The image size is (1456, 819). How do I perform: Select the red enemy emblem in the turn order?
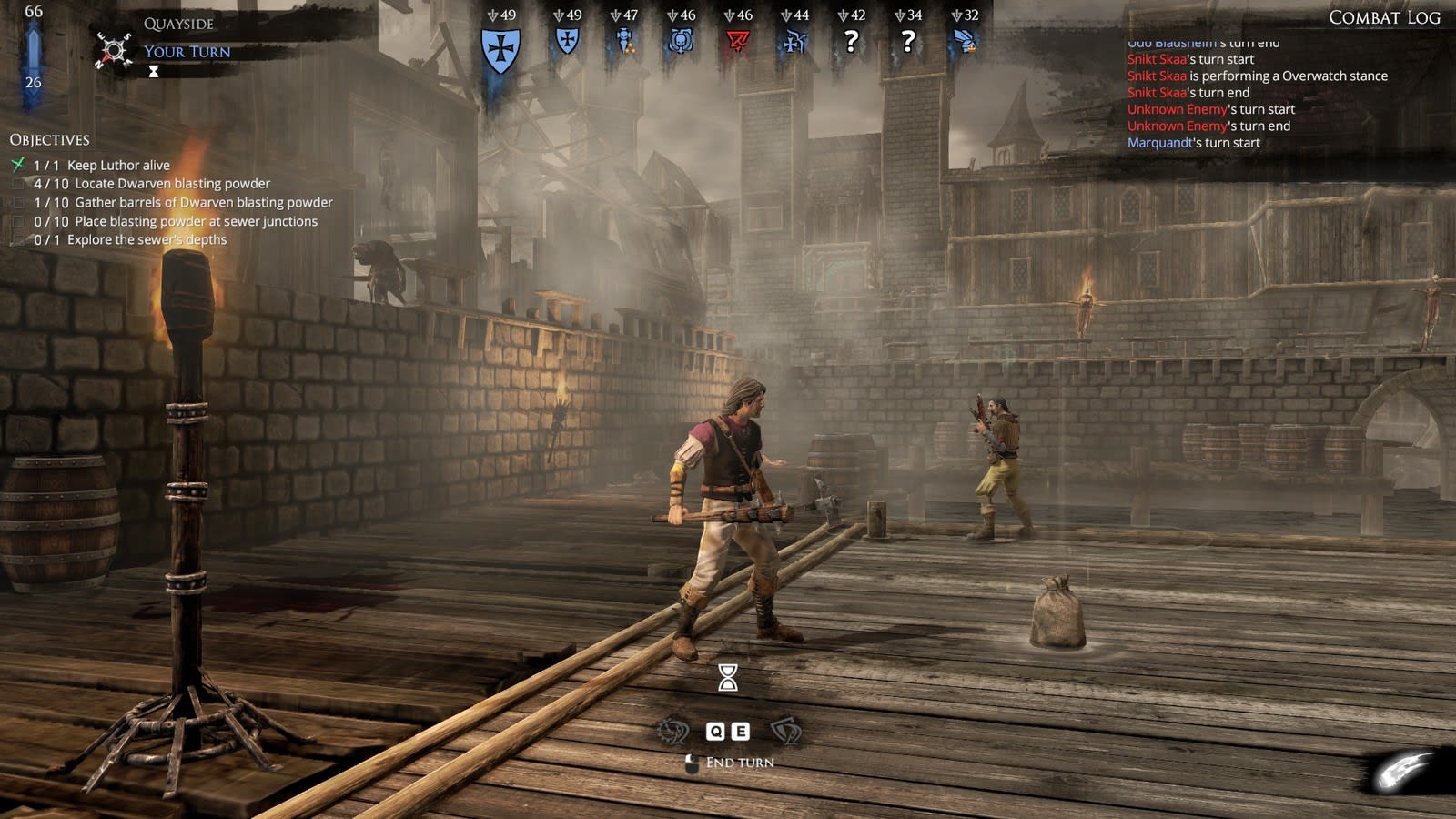(737, 41)
